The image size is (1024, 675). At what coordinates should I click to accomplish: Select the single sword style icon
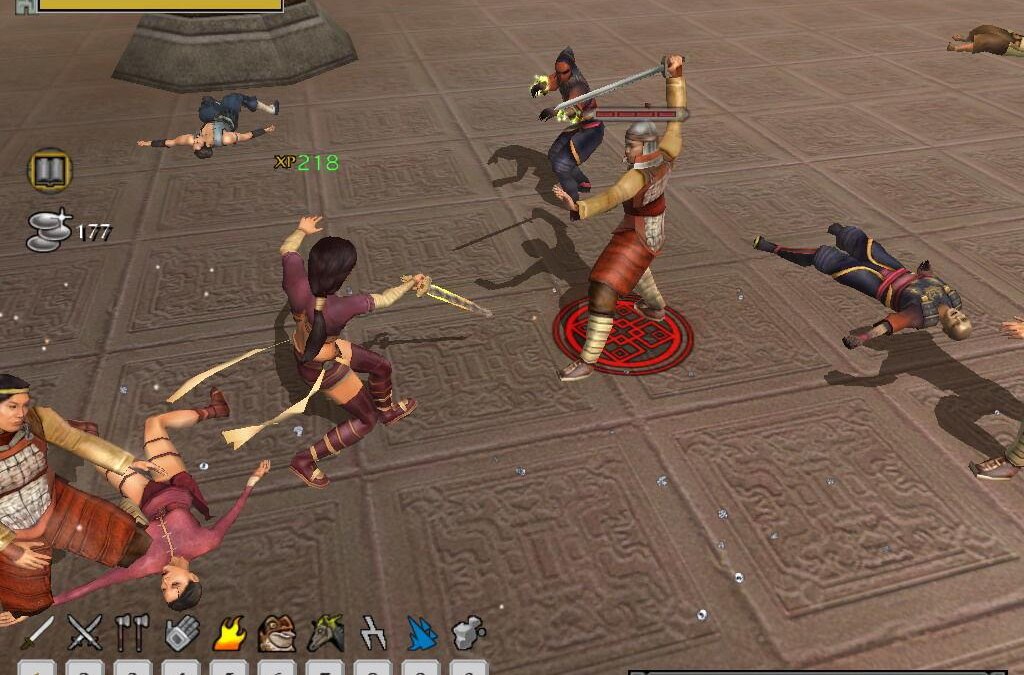(x=38, y=633)
